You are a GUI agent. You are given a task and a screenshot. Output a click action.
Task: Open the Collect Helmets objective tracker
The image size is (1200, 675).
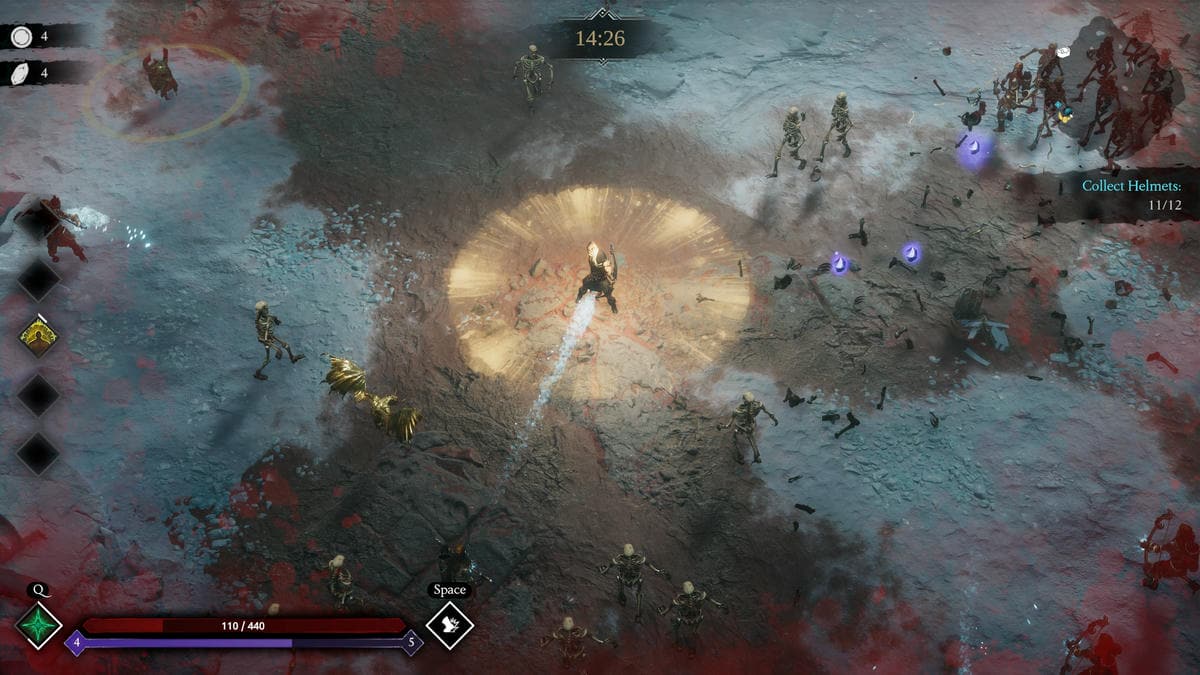click(1131, 194)
